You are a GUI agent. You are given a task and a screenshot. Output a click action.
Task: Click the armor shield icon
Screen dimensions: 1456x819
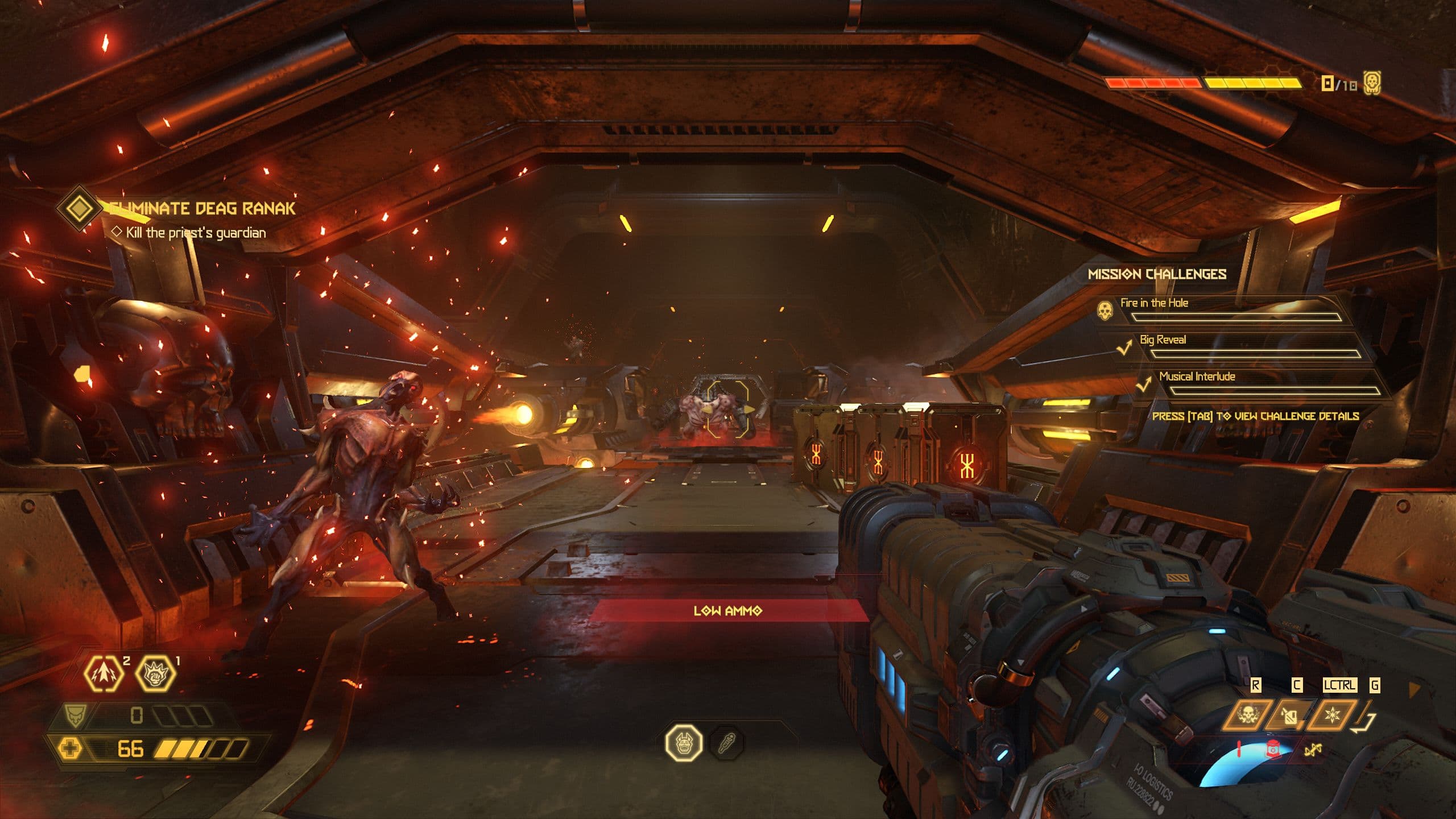(x=75, y=715)
